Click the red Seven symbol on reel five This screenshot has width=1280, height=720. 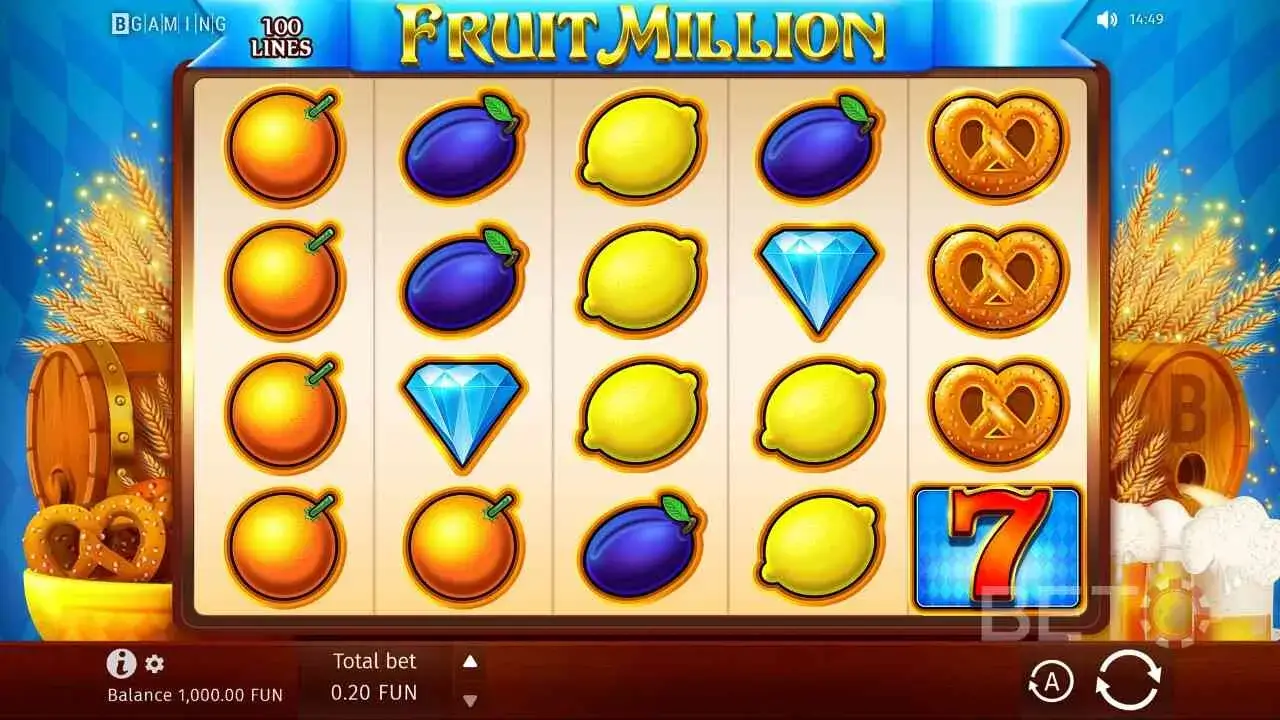(x=995, y=544)
